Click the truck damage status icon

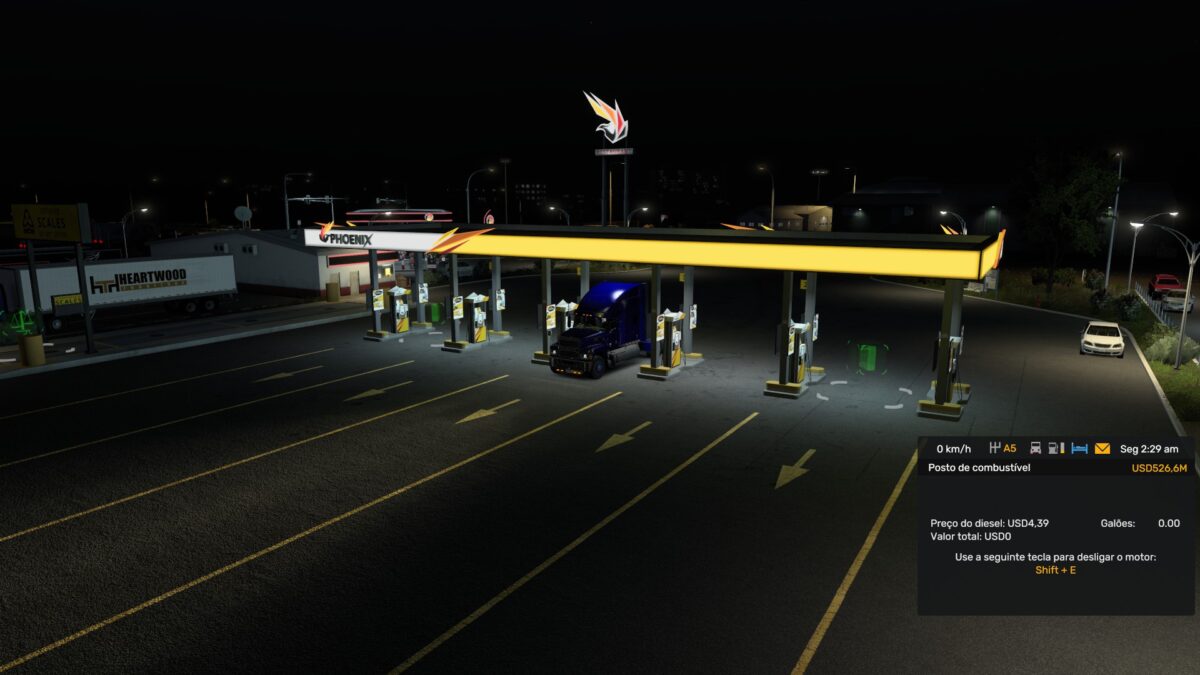1036,449
